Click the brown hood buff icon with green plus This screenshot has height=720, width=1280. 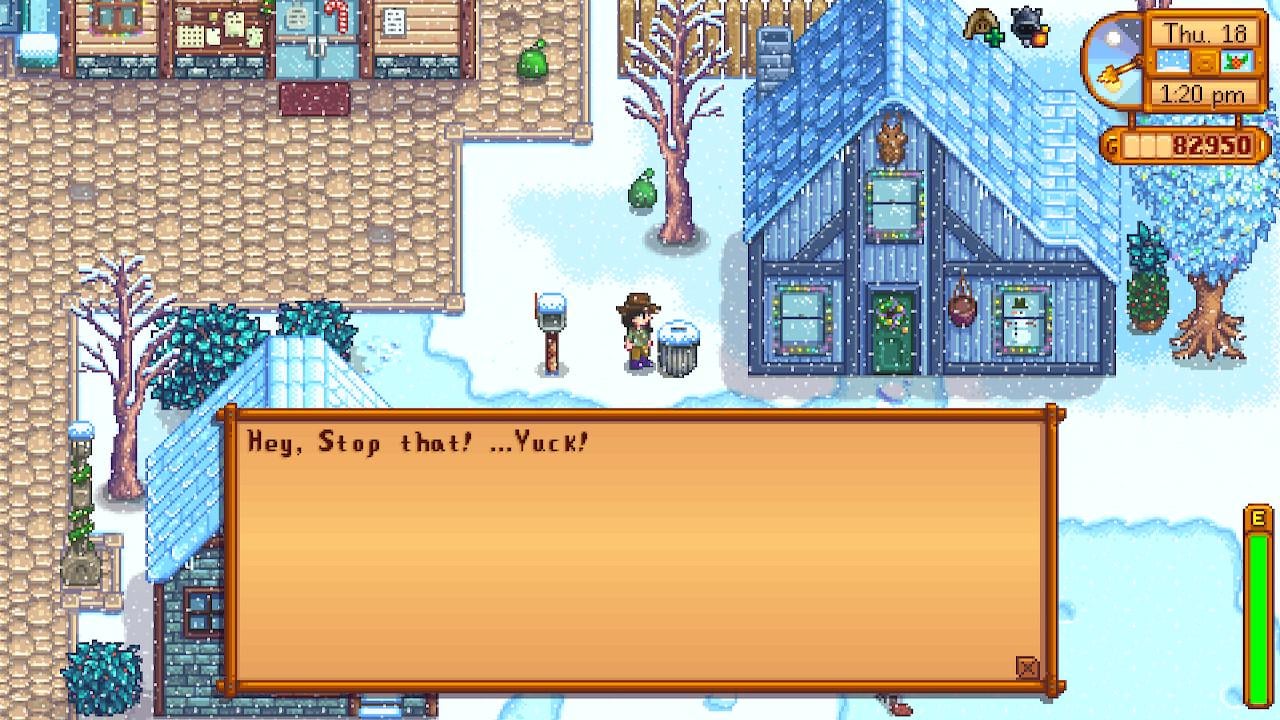(x=983, y=27)
